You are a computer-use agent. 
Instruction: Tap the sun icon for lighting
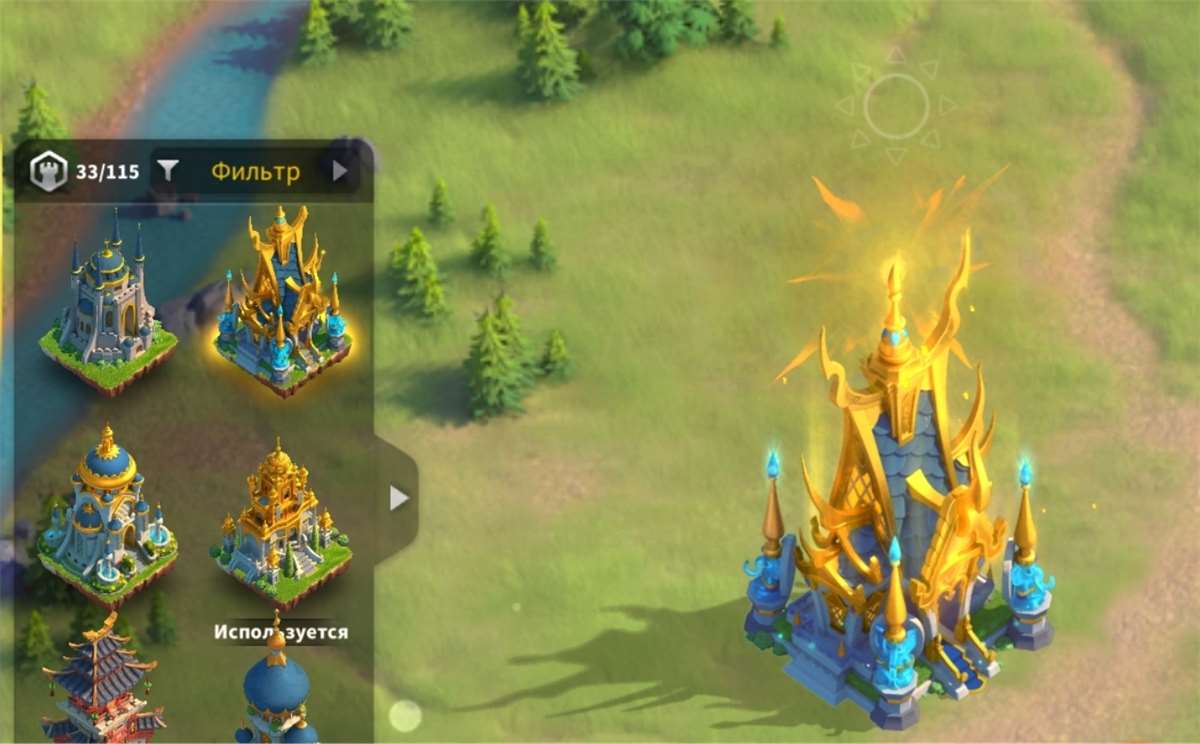click(895, 105)
